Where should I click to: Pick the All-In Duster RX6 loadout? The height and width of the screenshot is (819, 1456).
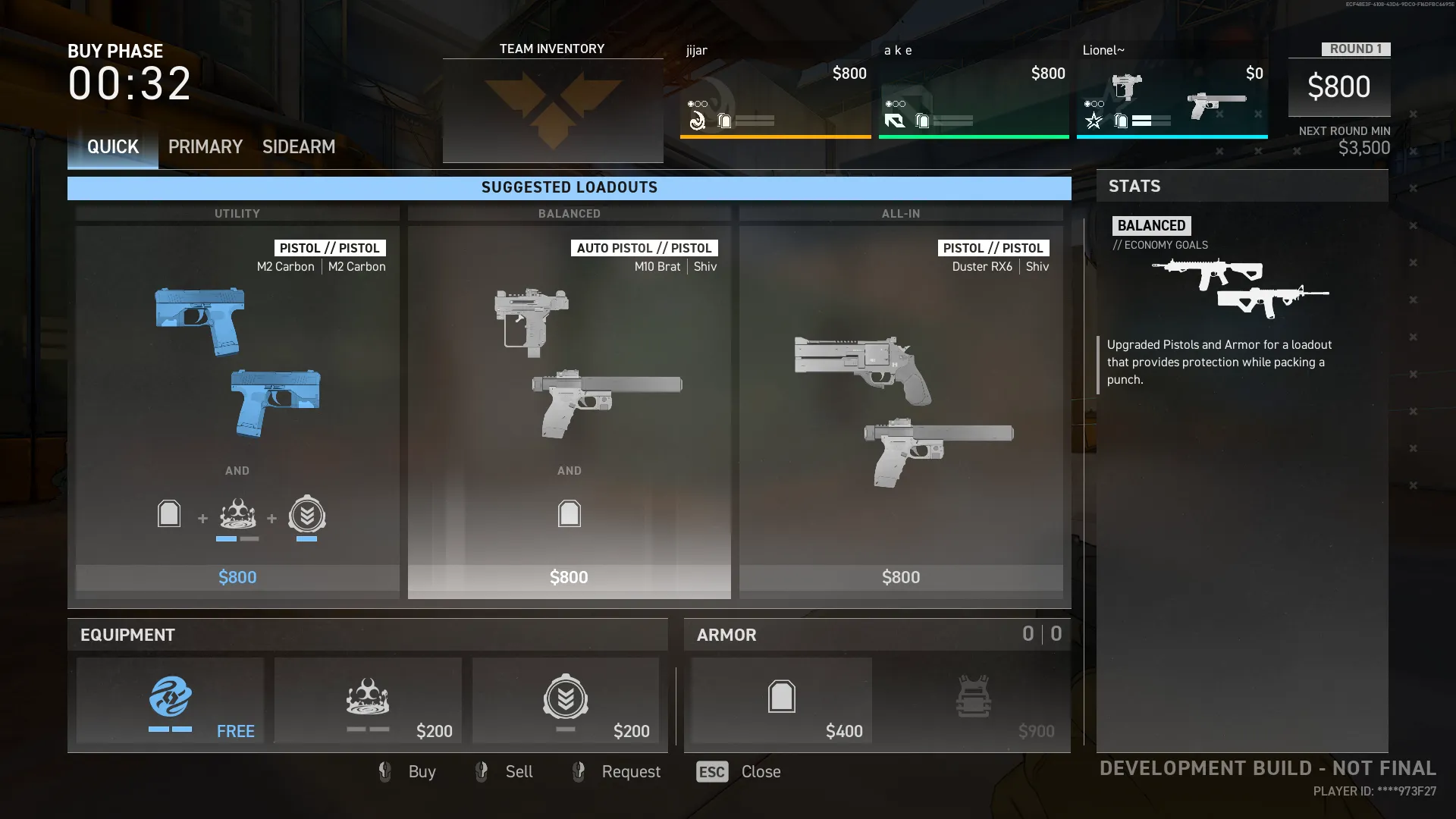[x=901, y=402]
